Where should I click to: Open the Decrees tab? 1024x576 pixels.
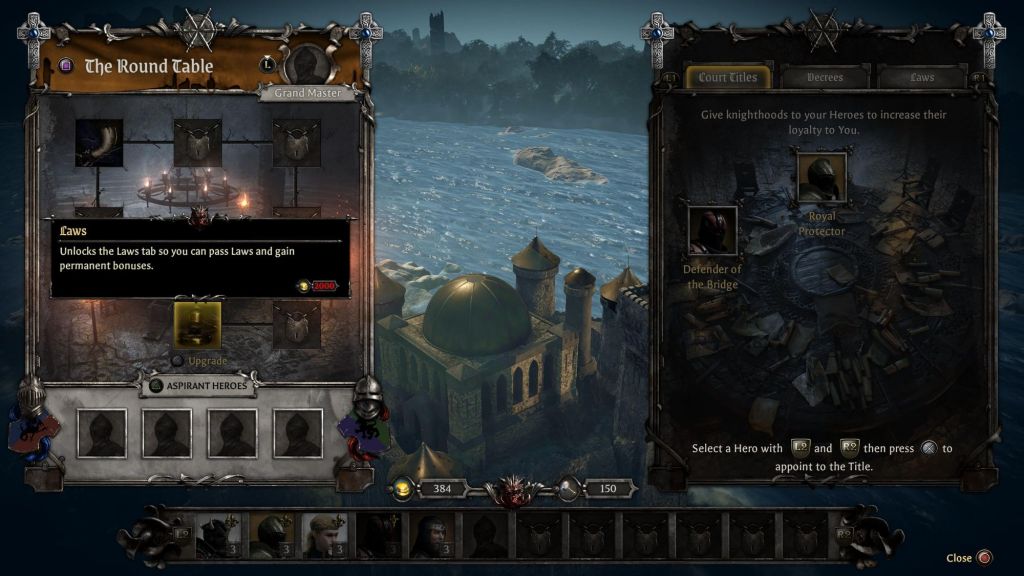tap(825, 77)
